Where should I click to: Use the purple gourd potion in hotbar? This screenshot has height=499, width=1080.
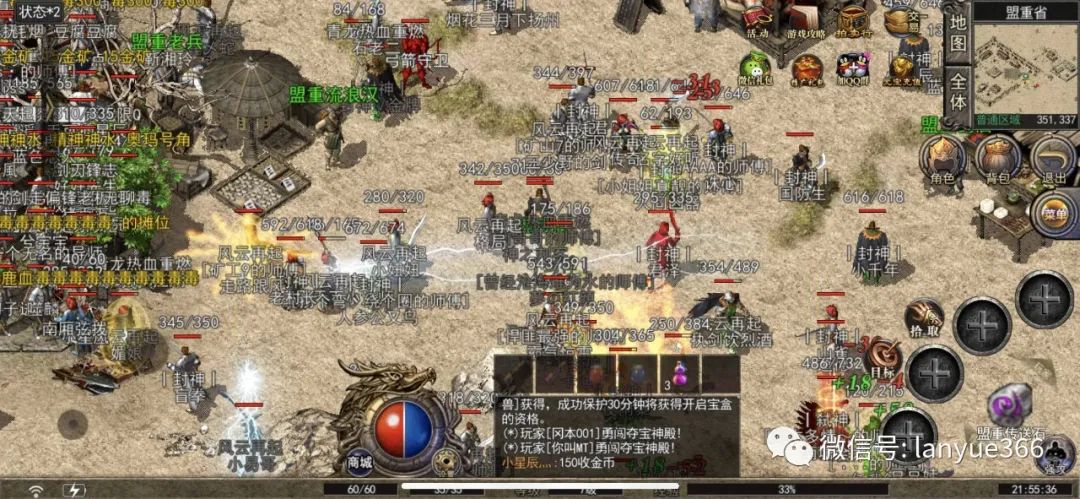coord(679,374)
